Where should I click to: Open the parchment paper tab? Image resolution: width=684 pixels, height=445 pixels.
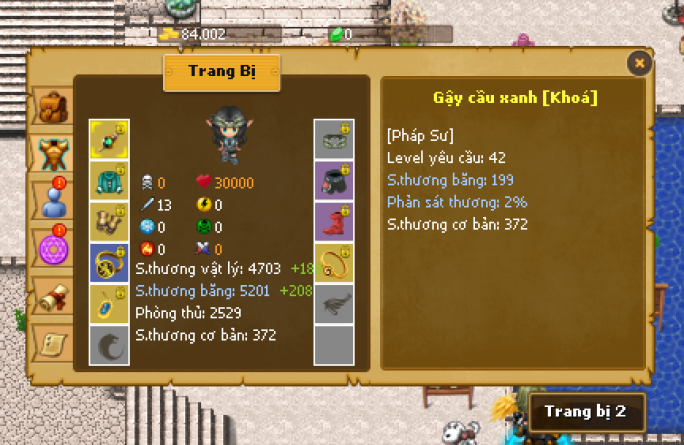tap(50, 342)
